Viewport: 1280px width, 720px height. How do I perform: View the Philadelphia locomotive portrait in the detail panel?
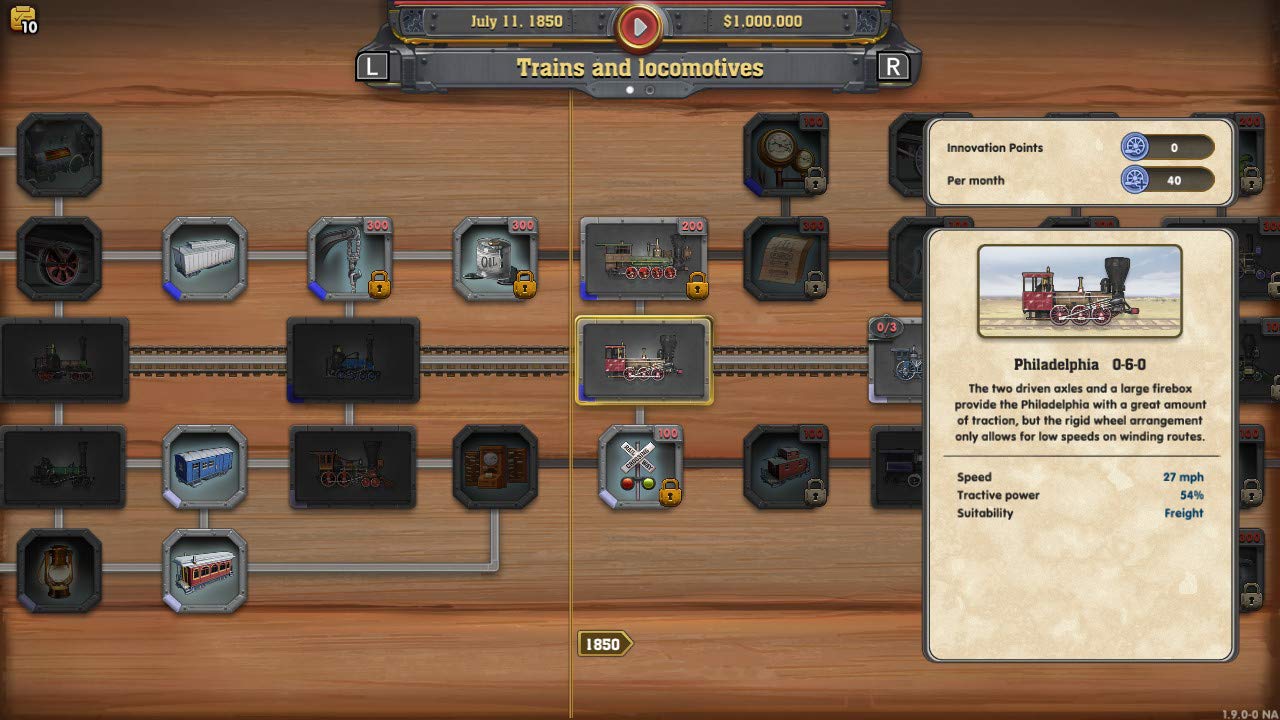click(1080, 291)
